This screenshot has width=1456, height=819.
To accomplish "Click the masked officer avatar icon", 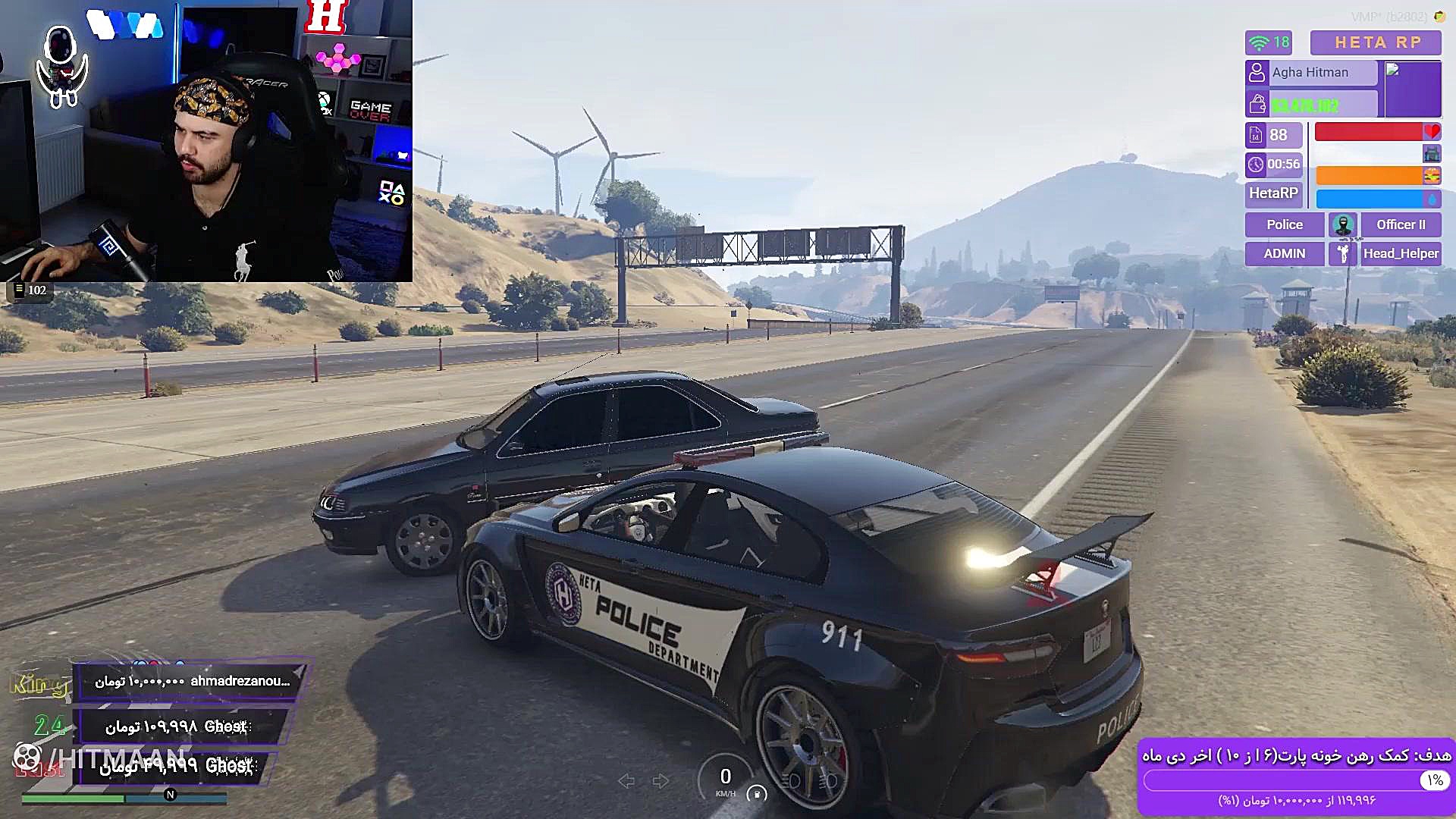I will coord(1343,224).
